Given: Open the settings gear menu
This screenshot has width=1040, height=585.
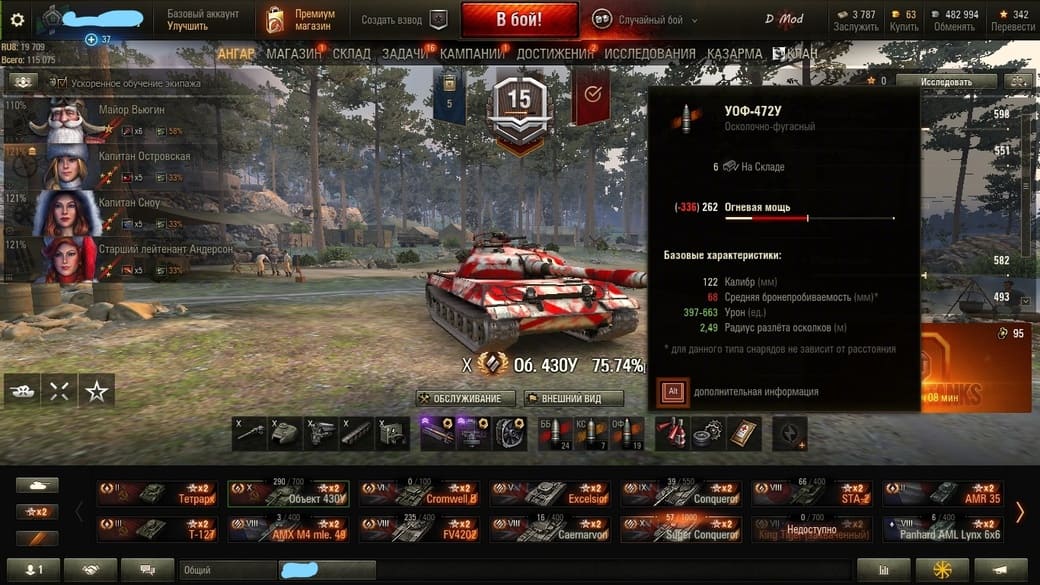Looking at the screenshot, I should pyautogui.click(x=17, y=19).
